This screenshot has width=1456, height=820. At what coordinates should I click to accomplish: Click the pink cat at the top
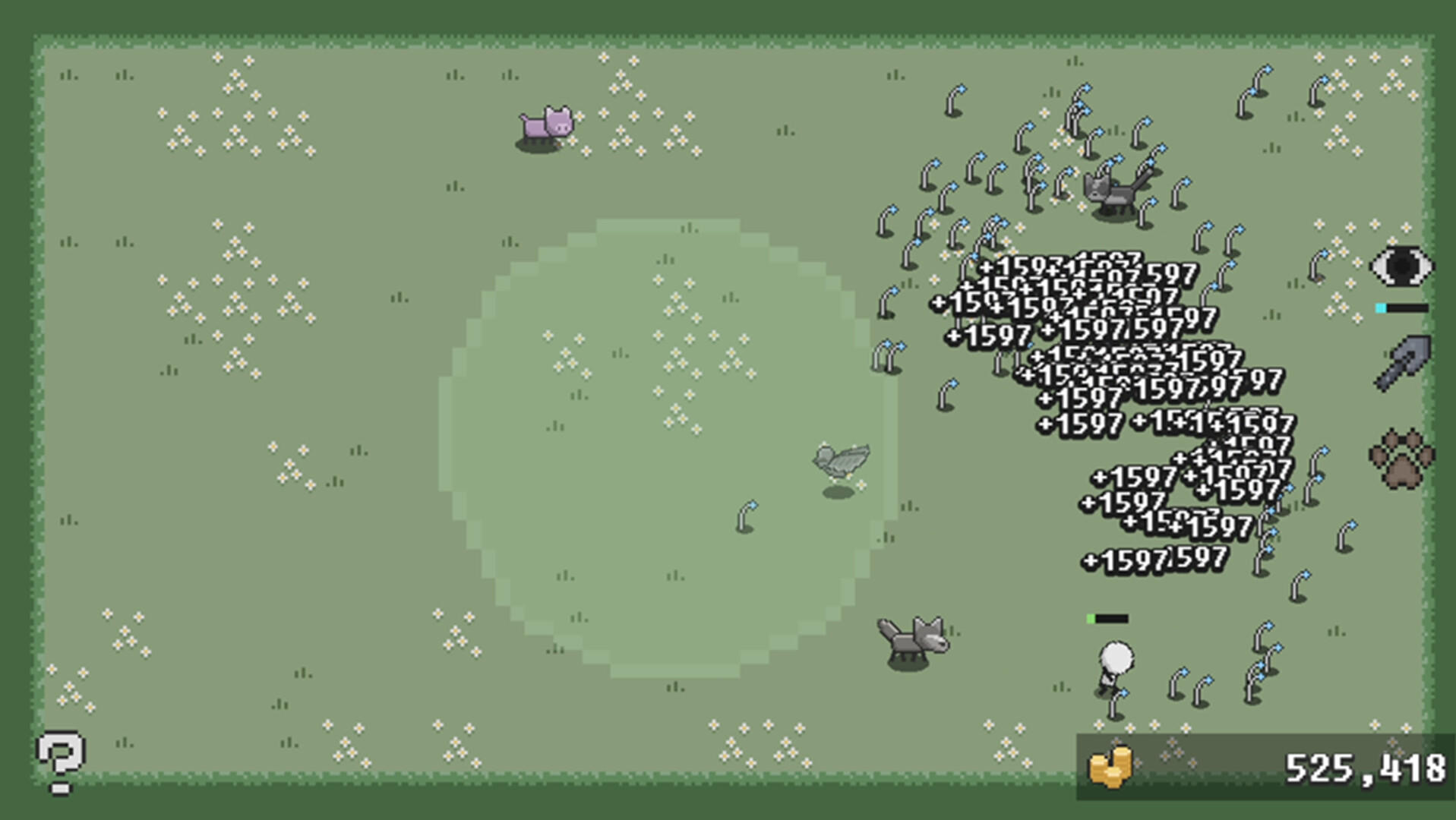point(548,127)
